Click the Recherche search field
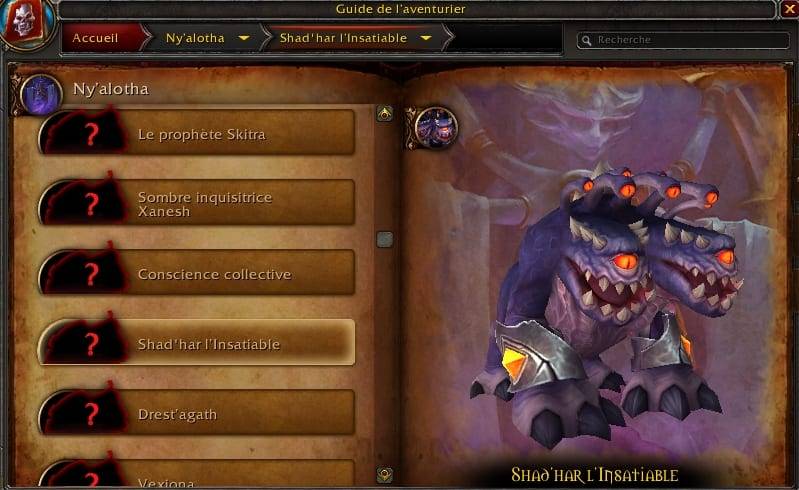This screenshot has height=490, width=799. pyautogui.click(x=680, y=40)
